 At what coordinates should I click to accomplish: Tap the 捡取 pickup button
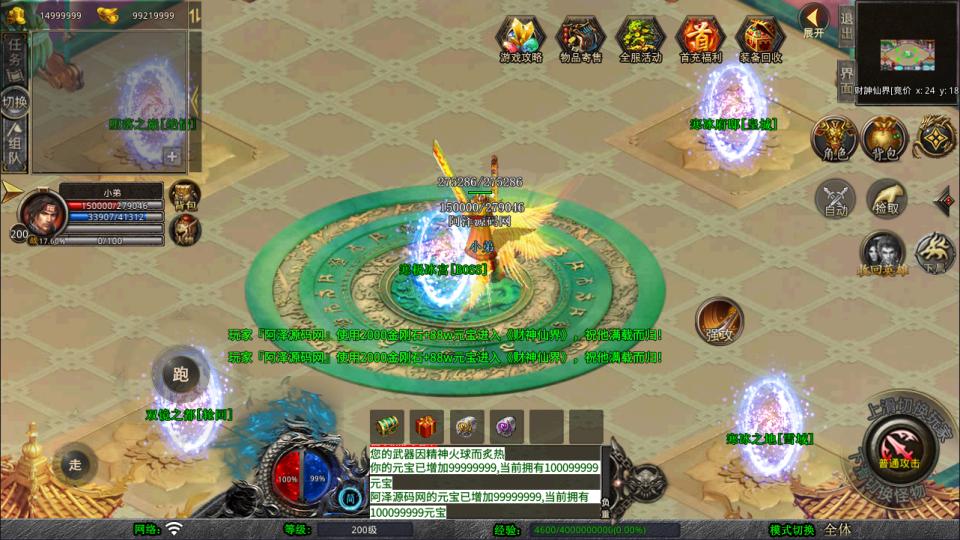click(886, 199)
